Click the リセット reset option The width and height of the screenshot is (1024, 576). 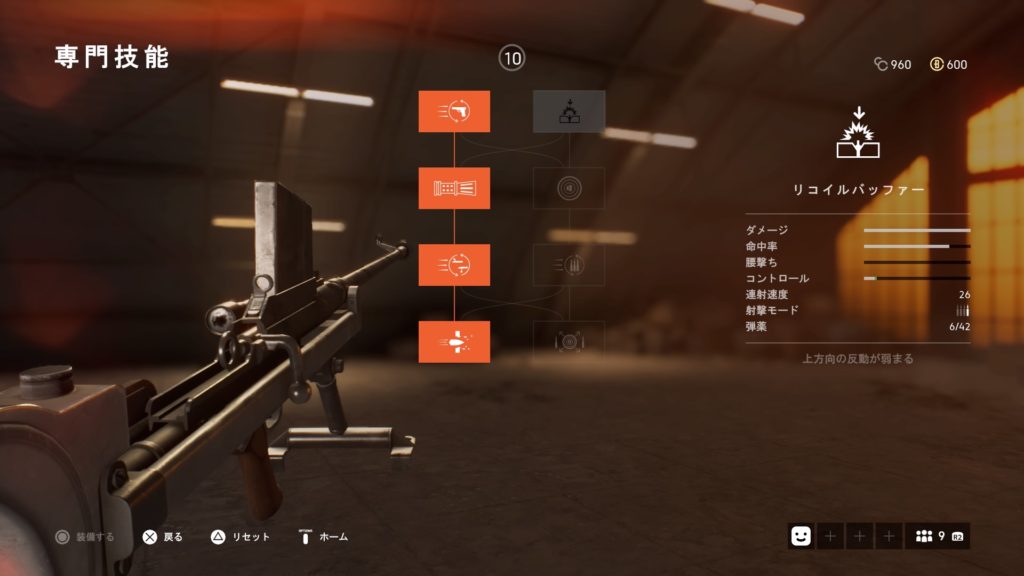click(x=240, y=537)
